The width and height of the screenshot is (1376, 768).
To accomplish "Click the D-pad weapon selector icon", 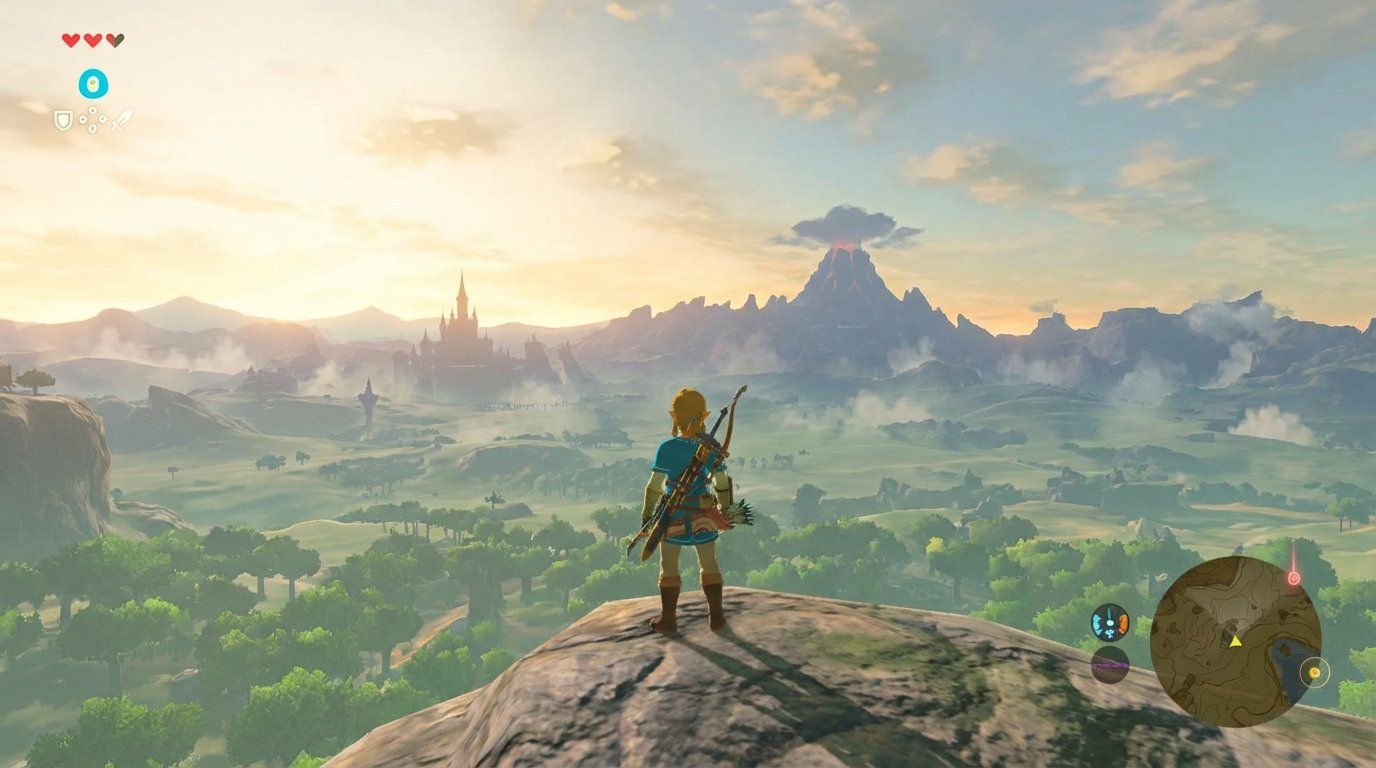I will (93, 120).
